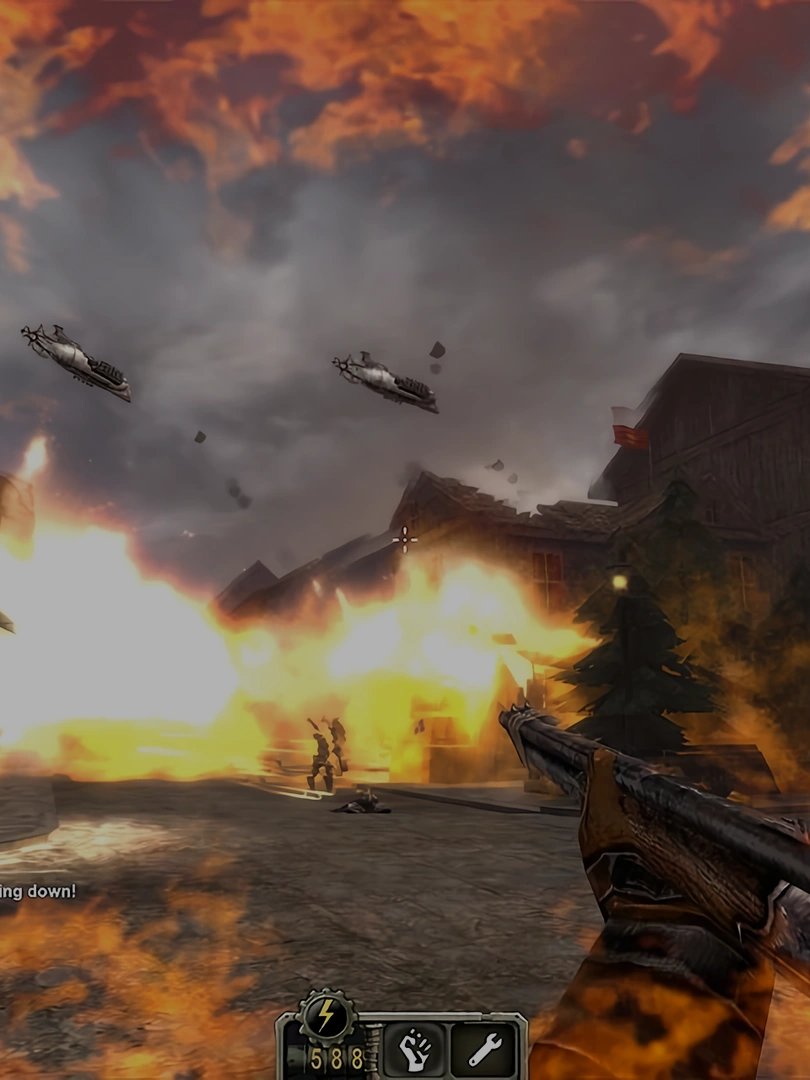Click the lightning bolt gear icon
This screenshot has height=1080, width=810.
[325, 1016]
